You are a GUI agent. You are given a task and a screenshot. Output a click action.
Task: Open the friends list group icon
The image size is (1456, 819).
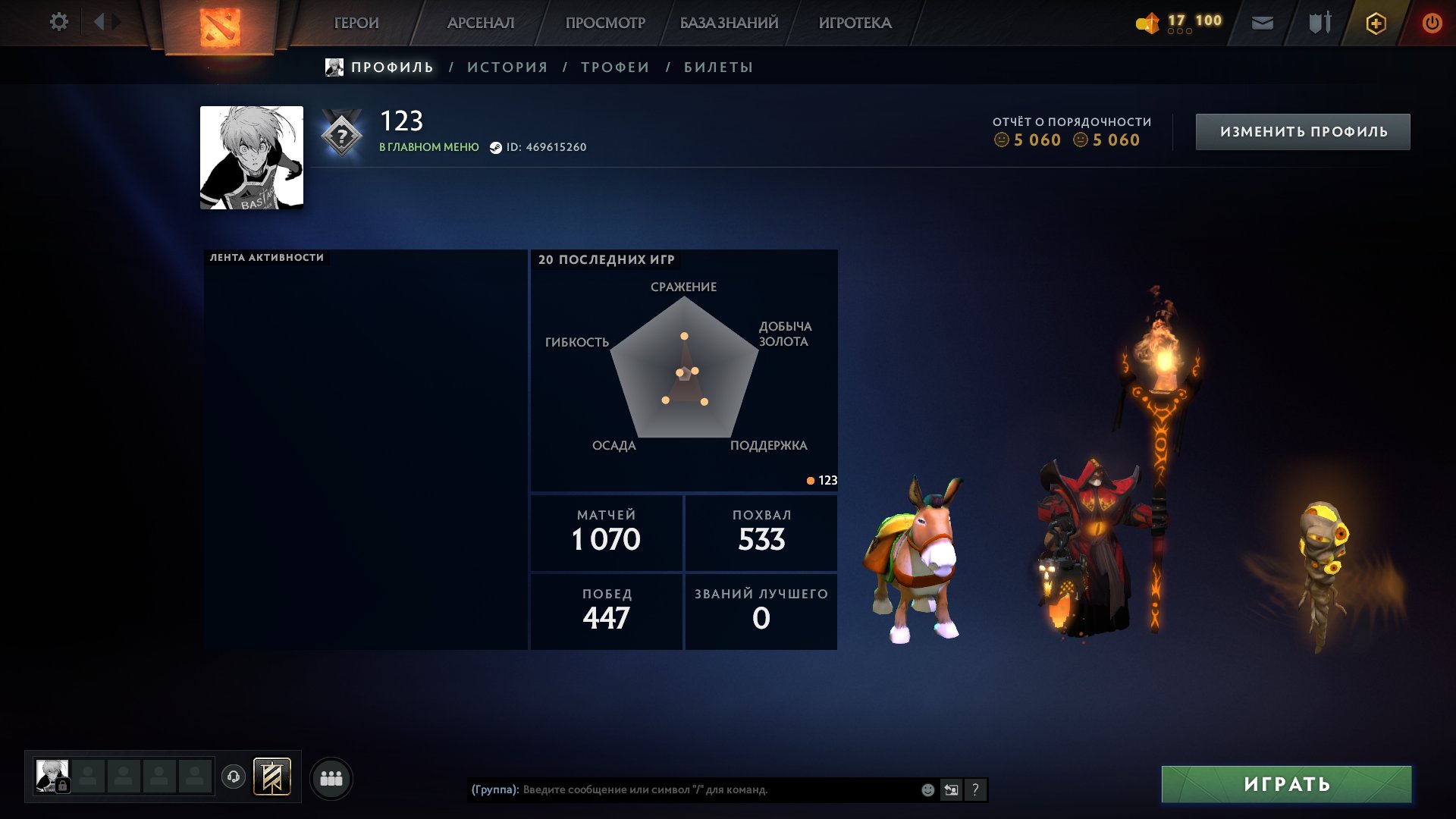pyautogui.click(x=331, y=778)
